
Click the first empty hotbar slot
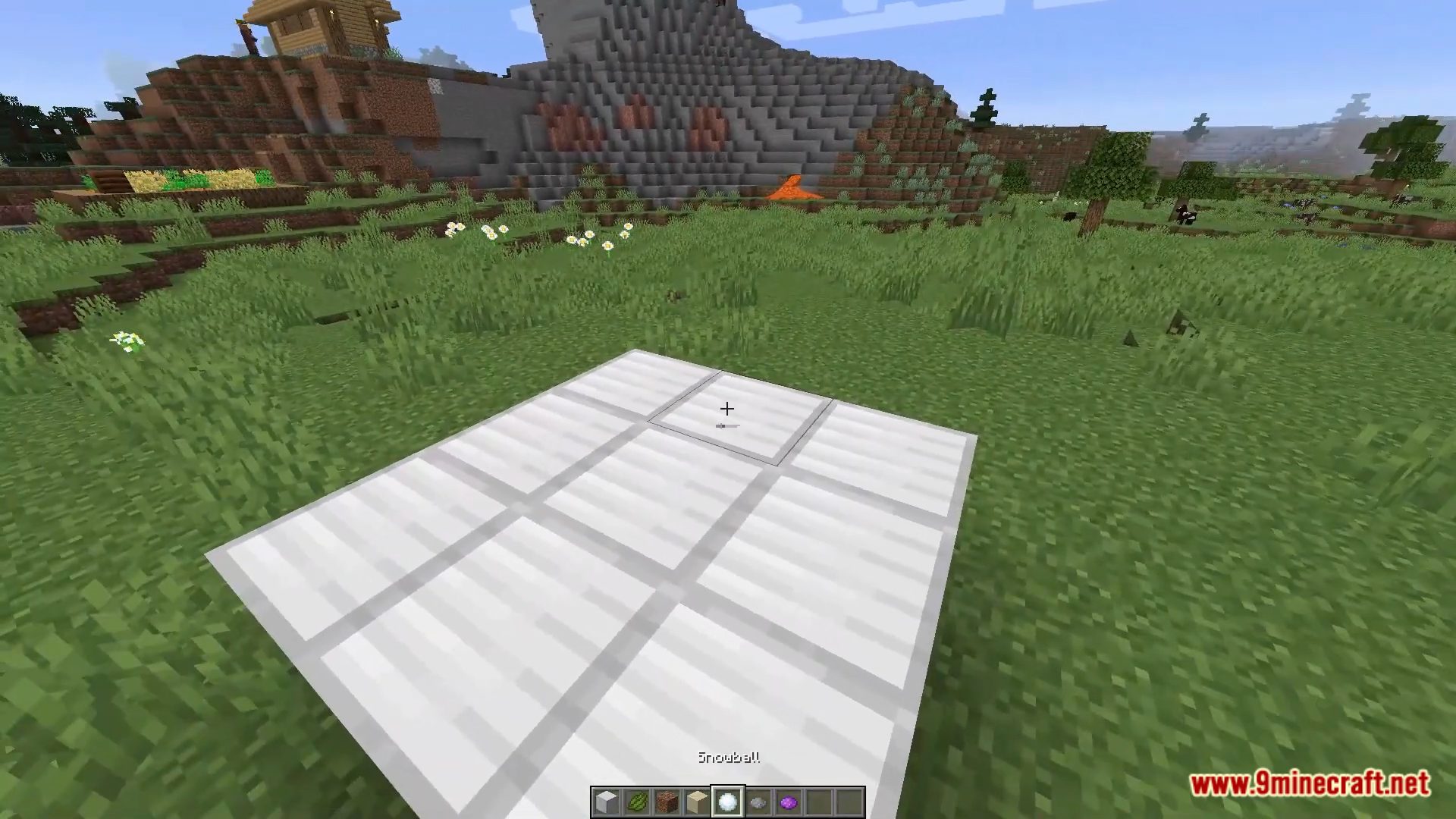point(820,802)
